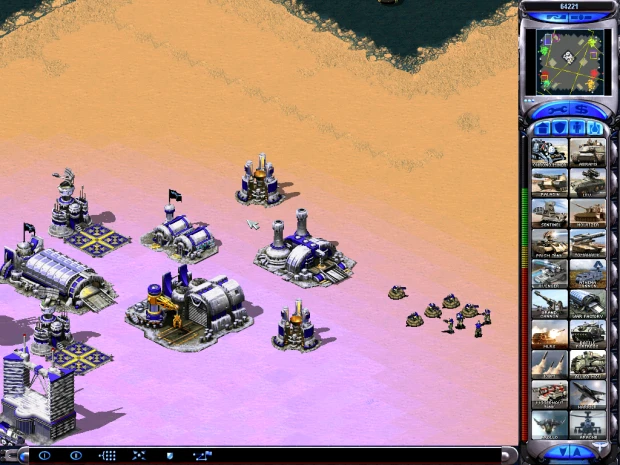
Task: Click the dotted-grid command bar icon
Action: (107, 455)
